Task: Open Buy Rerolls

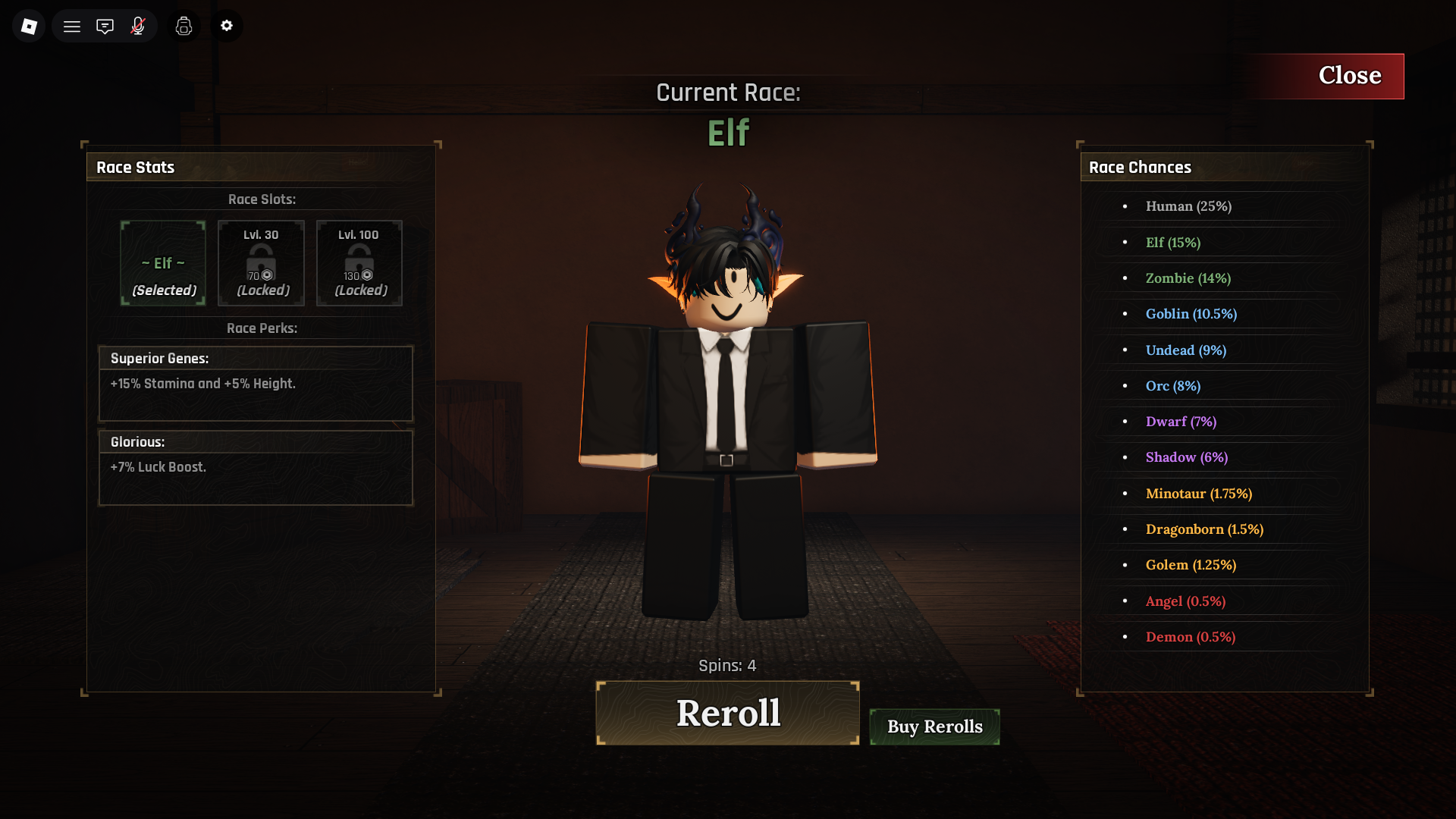Action: point(934,726)
